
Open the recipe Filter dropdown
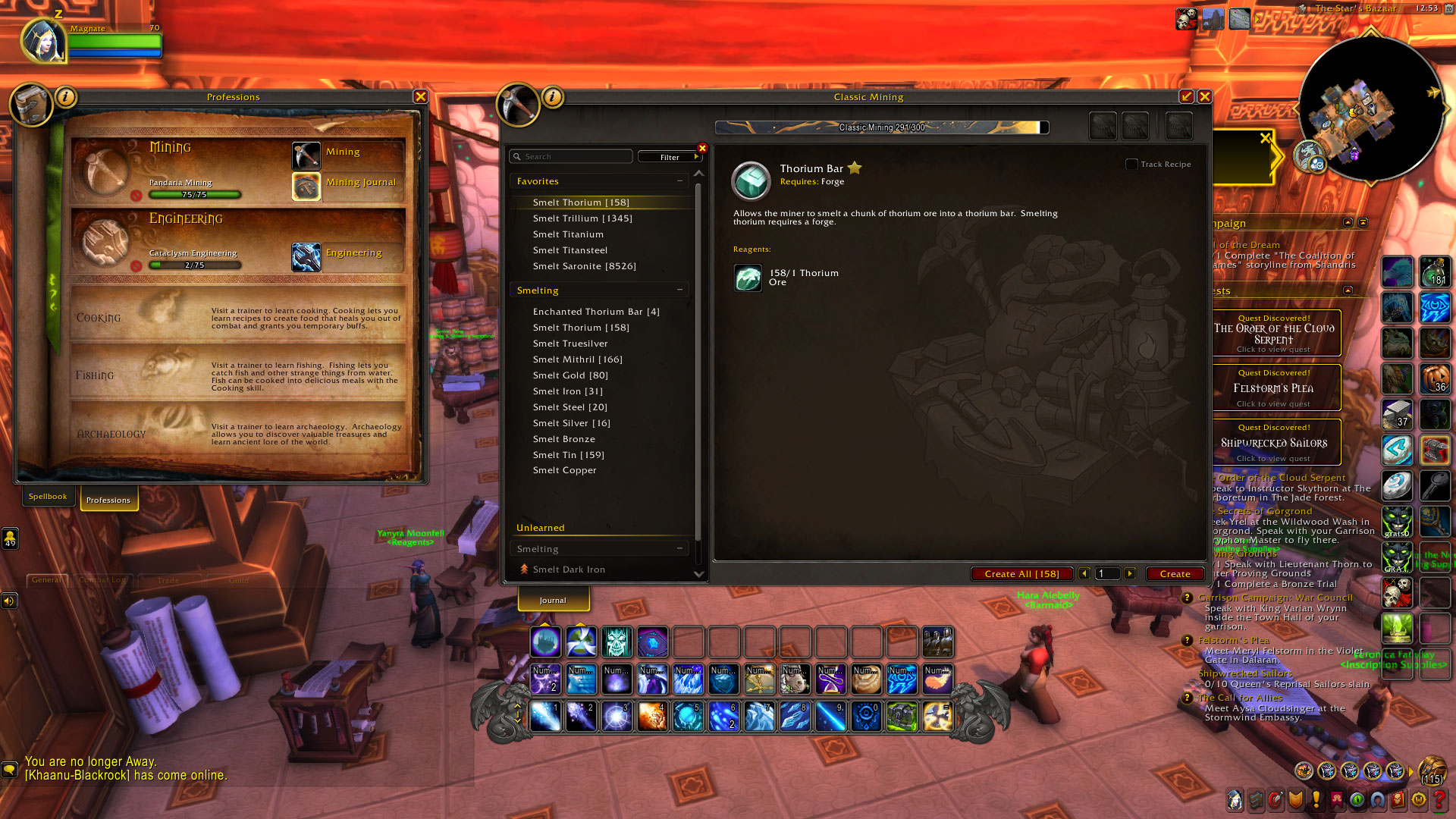pyautogui.click(x=670, y=157)
